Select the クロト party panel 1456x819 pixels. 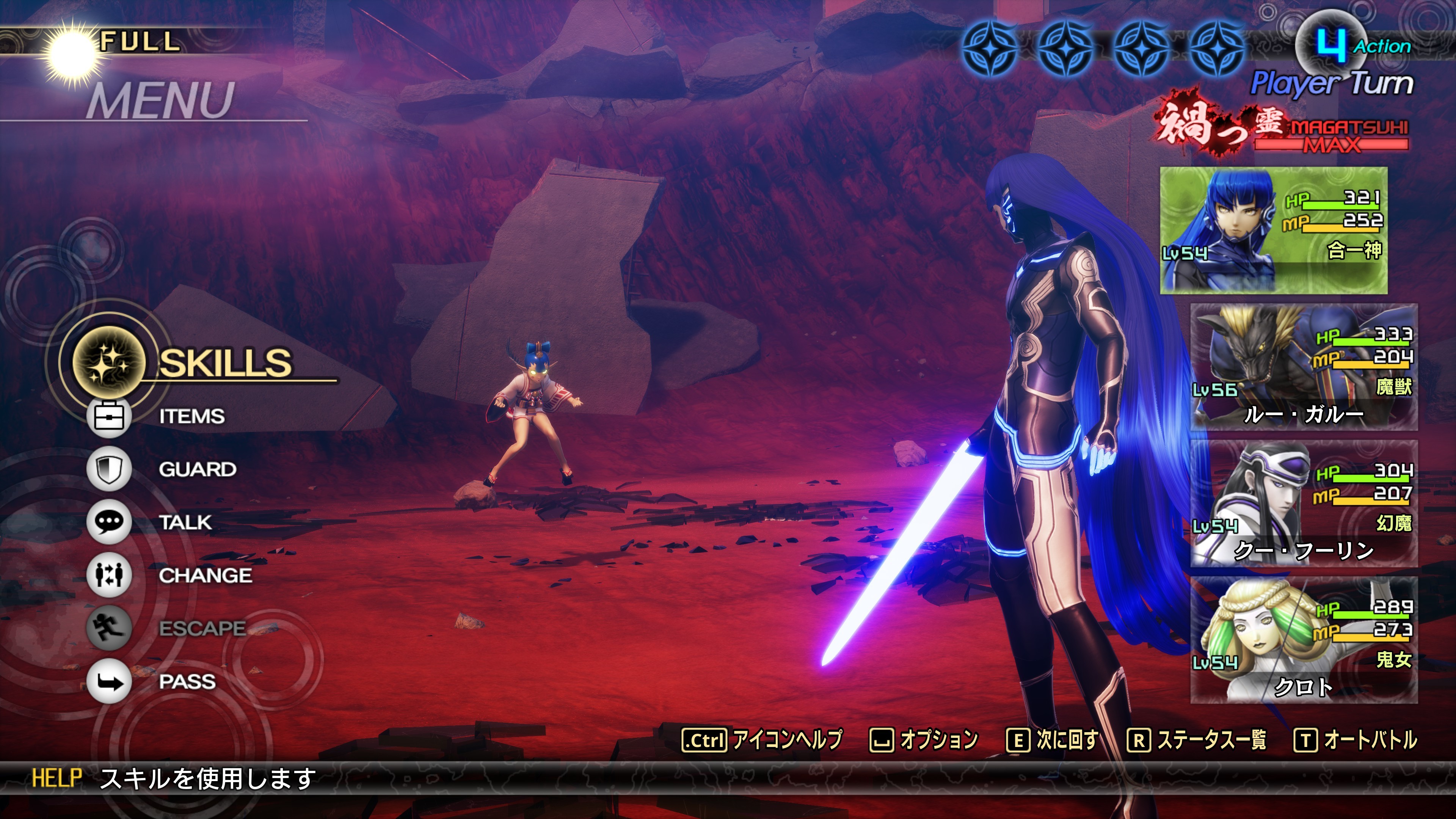[x=1304, y=640]
